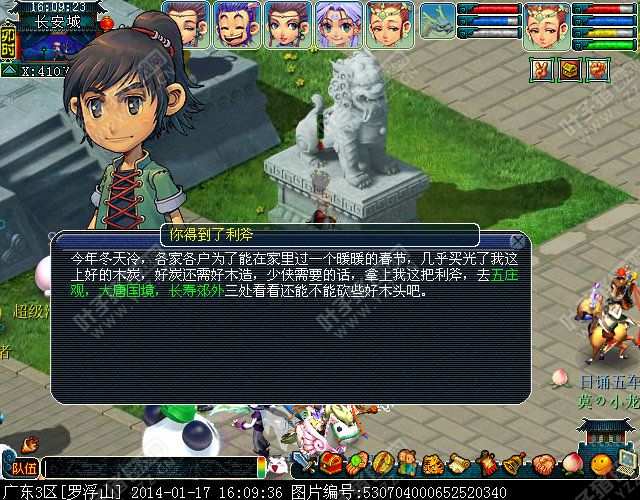Click the dragon pet portrait
Image resolution: width=640 pixels, height=500 pixels.
click(436, 22)
